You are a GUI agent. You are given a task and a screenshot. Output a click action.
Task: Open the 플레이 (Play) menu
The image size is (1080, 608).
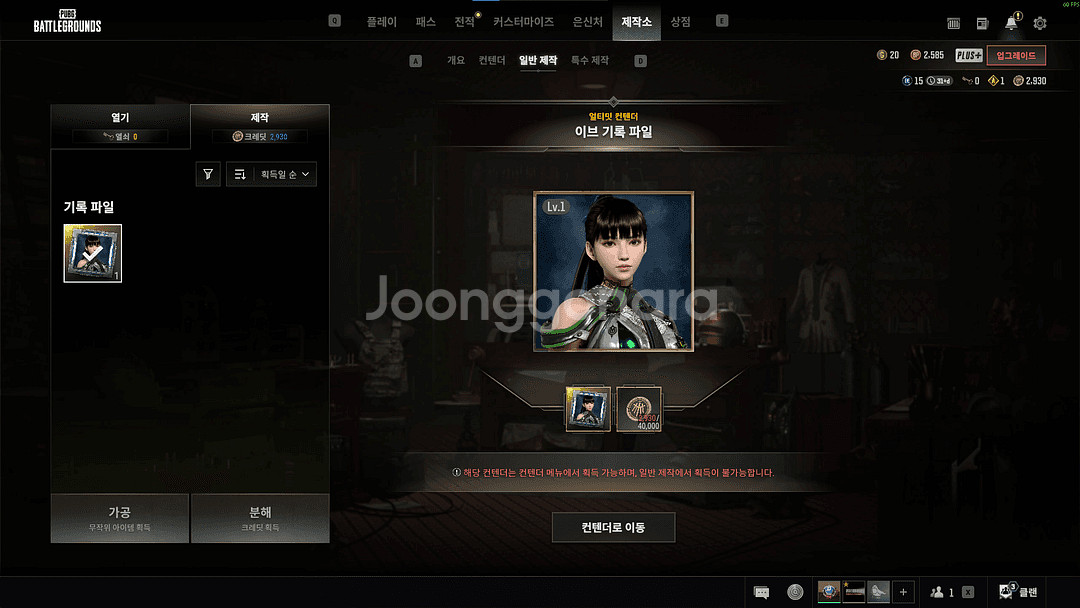point(382,21)
